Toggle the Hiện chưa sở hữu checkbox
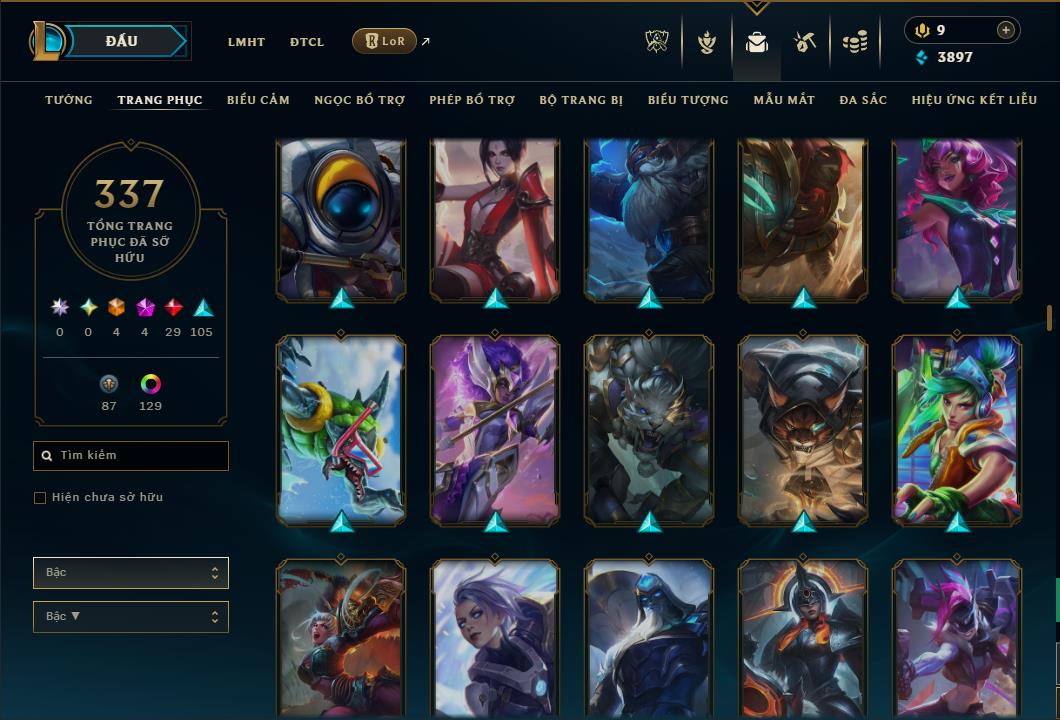Image resolution: width=1060 pixels, height=720 pixels. pyautogui.click(x=40, y=498)
